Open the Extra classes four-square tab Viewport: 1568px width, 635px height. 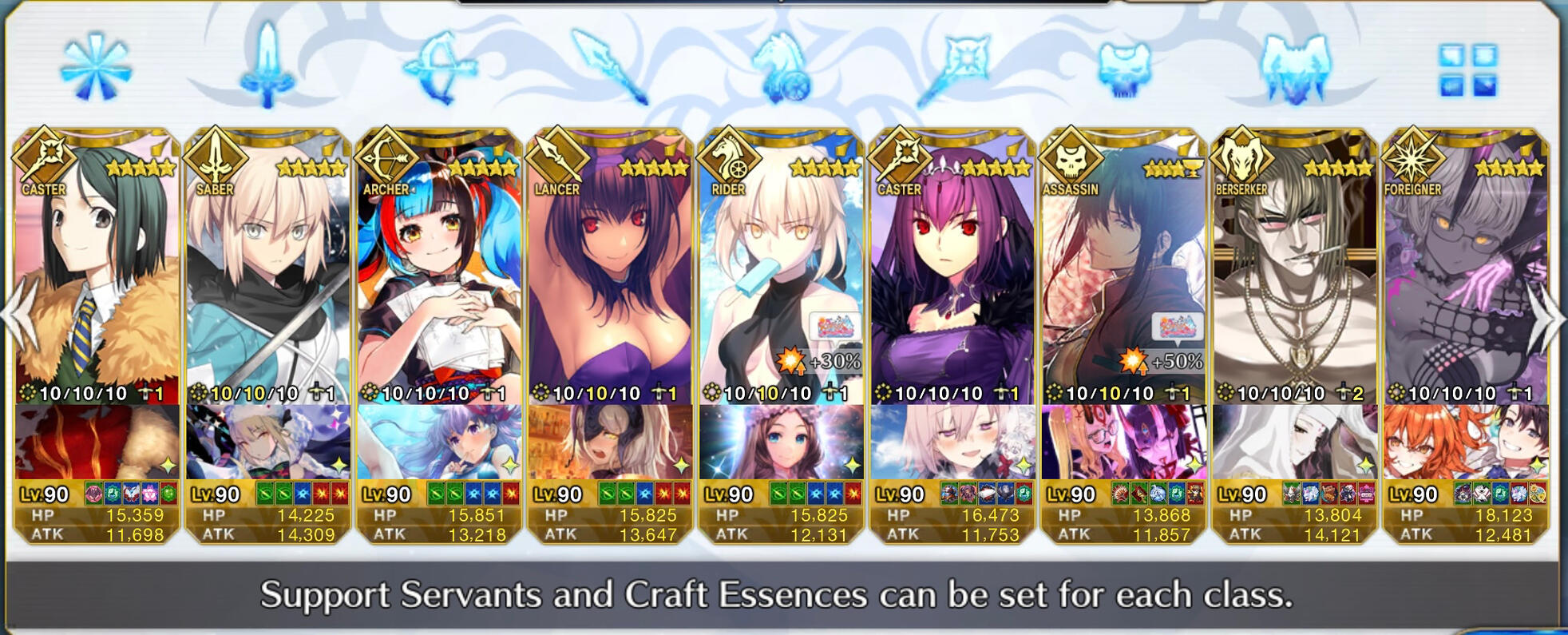pos(1467,69)
